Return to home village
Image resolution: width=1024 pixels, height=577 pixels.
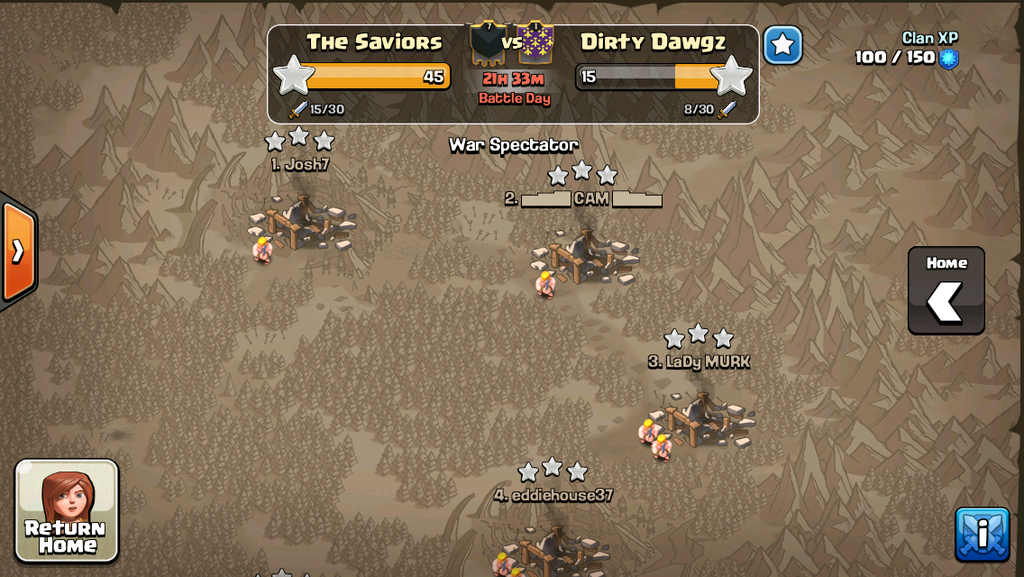click(67, 510)
